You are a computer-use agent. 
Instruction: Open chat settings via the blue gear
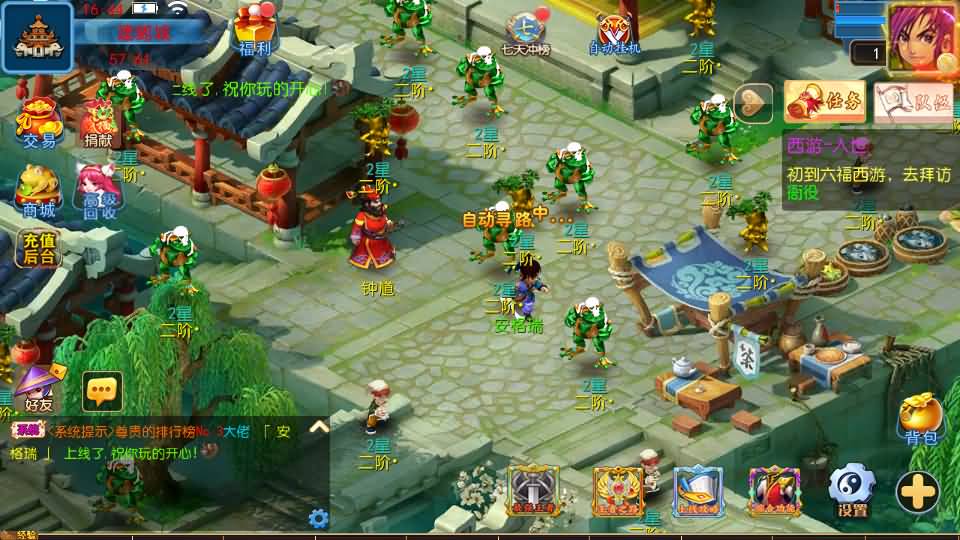click(318, 518)
